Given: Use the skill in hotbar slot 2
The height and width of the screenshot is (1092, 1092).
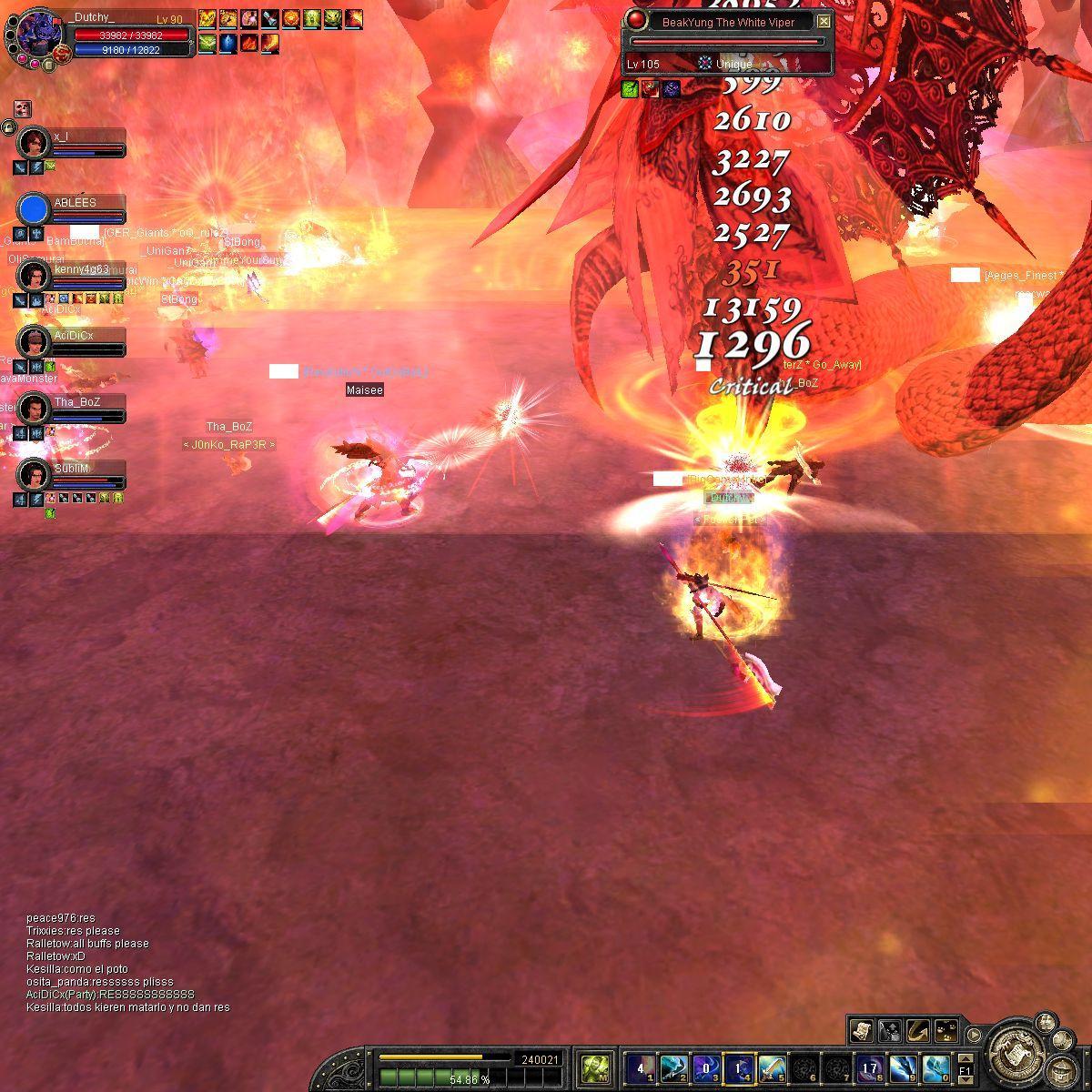Looking at the screenshot, I should 673,1067.
